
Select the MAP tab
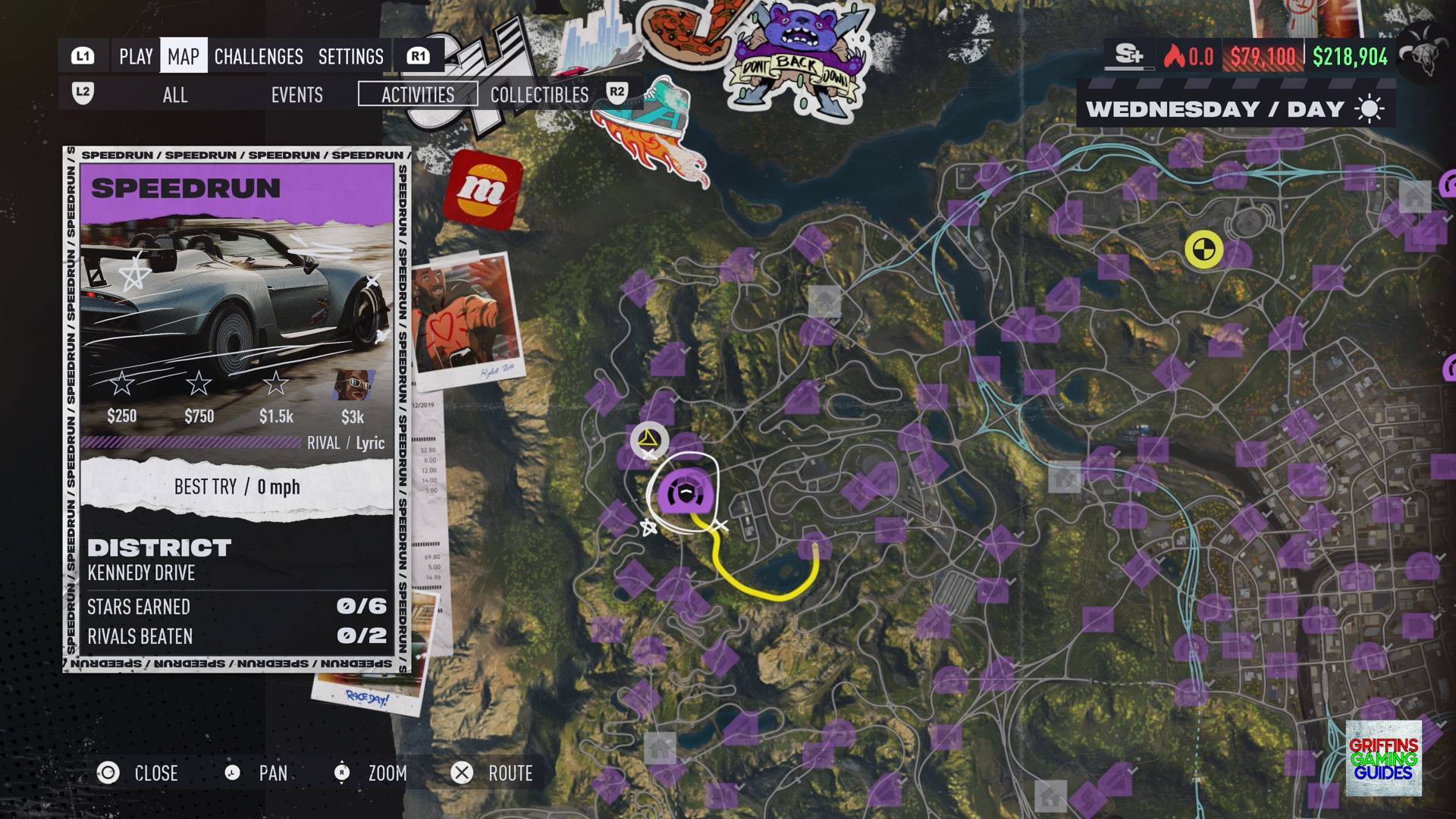pyautogui.click(x=184, y=57)
